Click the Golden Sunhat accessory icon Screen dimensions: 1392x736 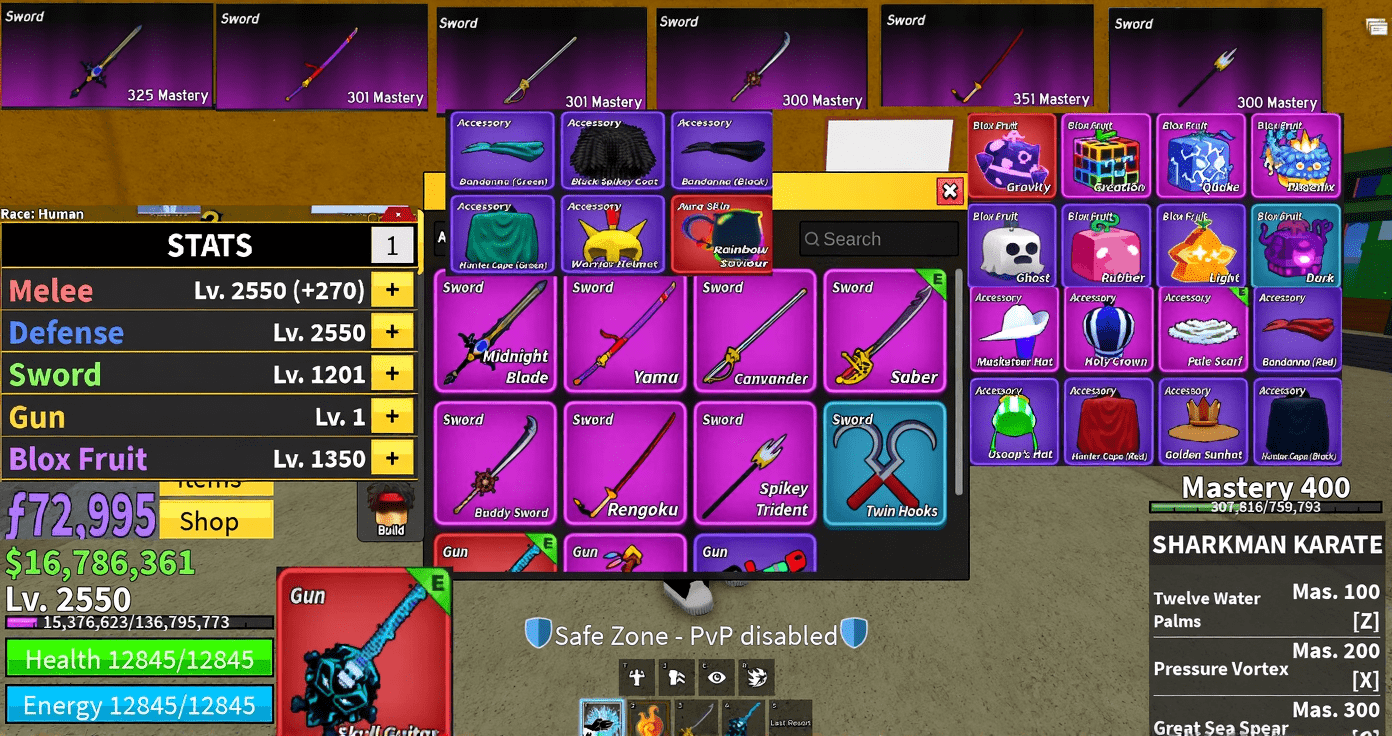pyautogui.click(x=1202, y=420)
